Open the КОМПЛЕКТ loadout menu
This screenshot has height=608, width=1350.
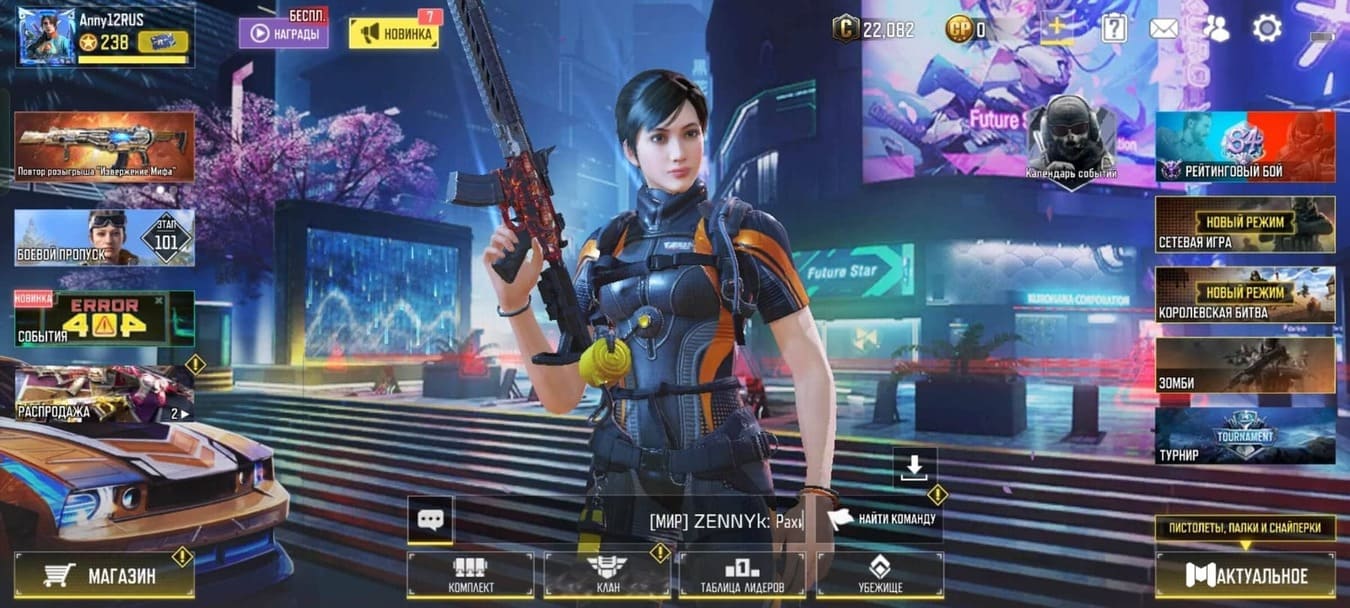[x=472, y=575]
